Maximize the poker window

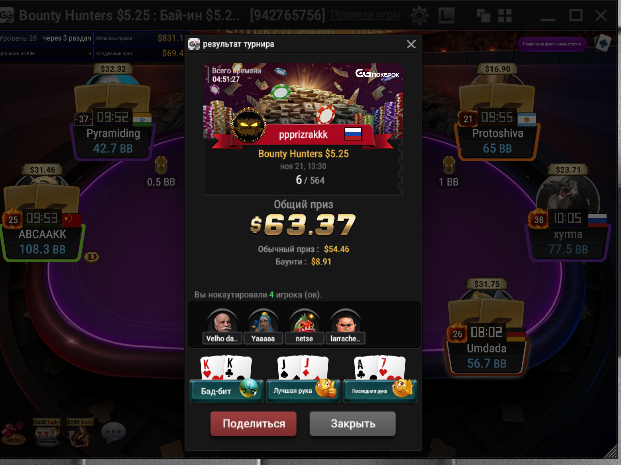click(x=575, y=15)
